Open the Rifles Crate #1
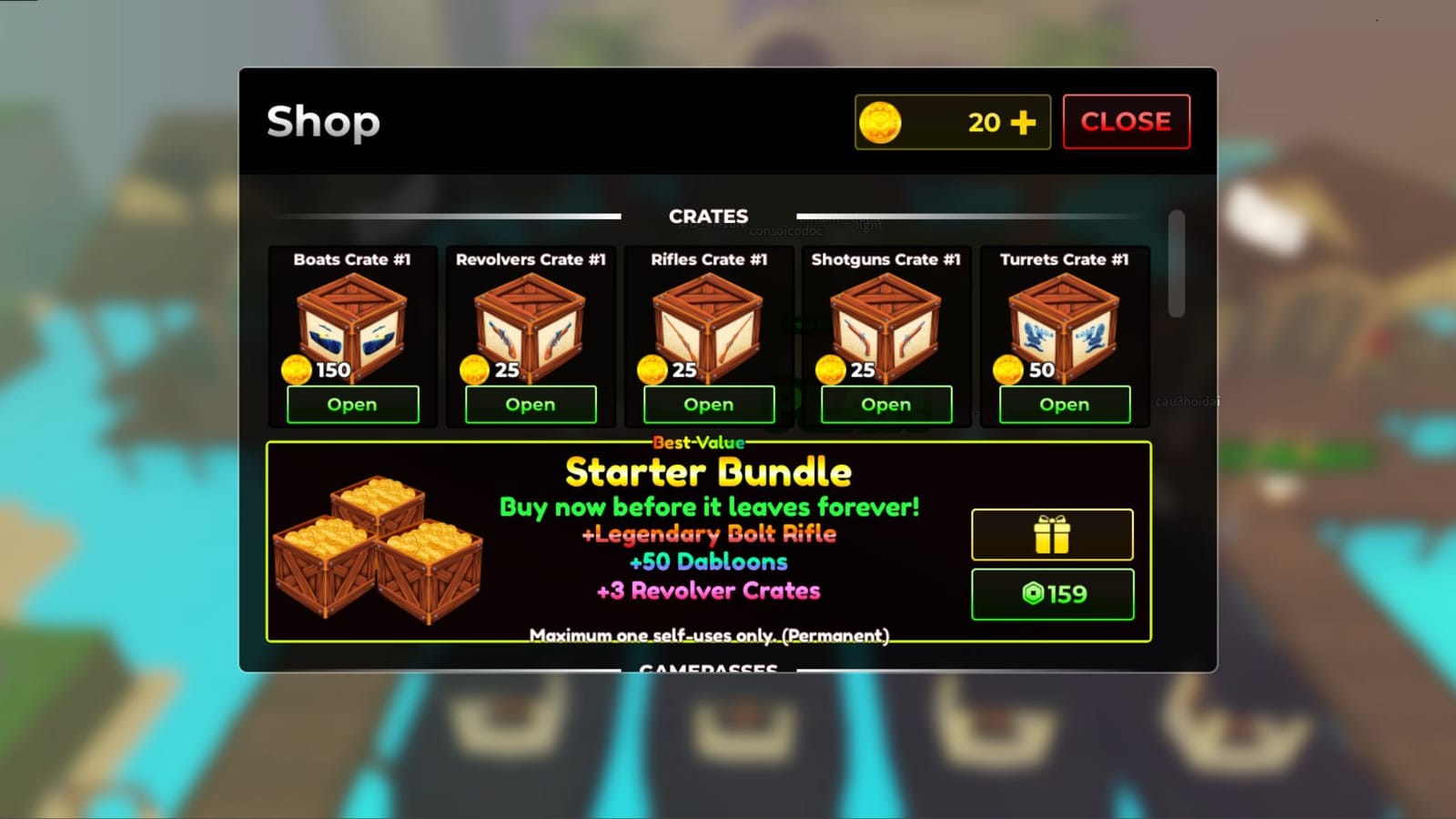This screenshot has height=819, width=1456. pos(708,404)
